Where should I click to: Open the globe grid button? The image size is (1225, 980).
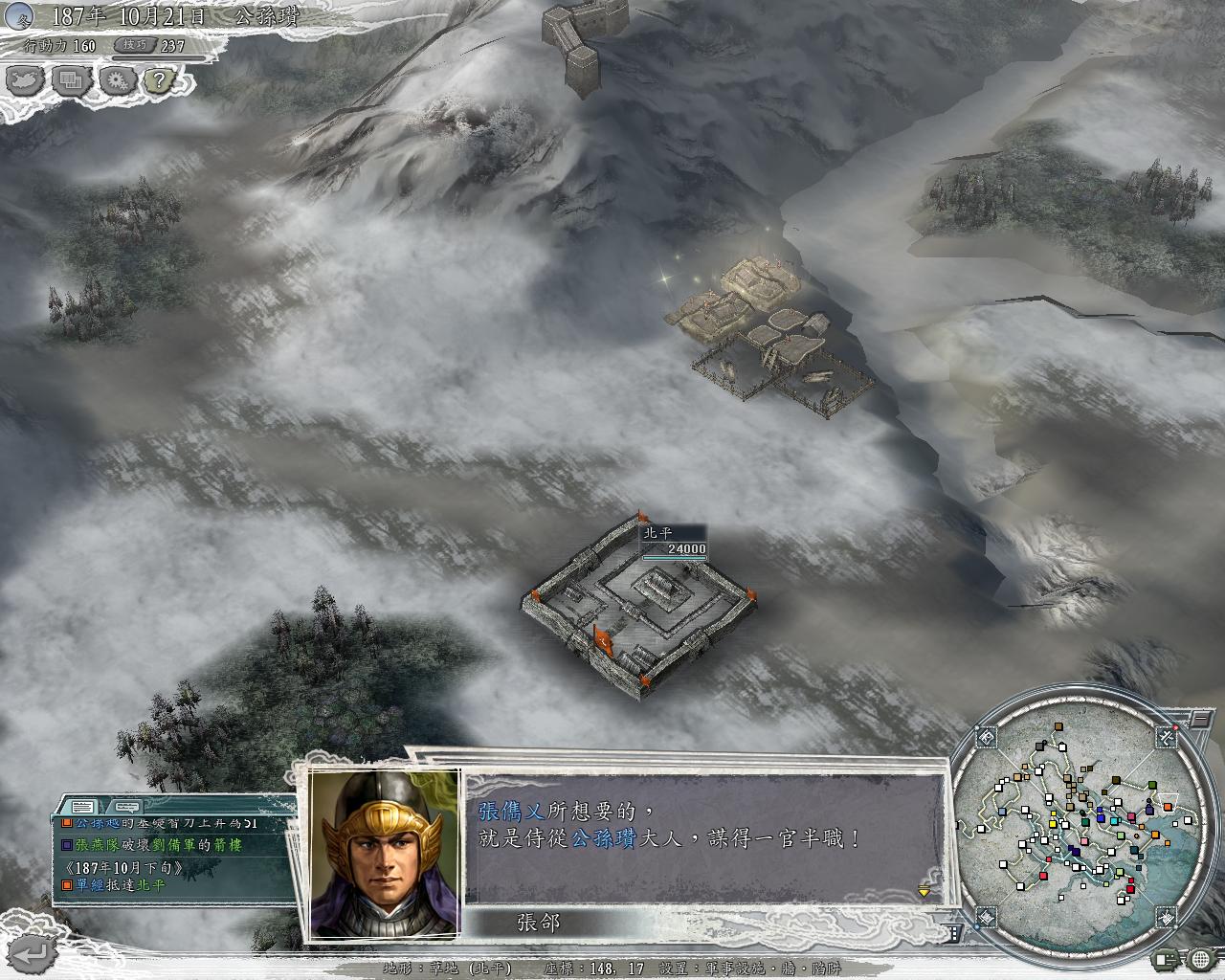tap(1201, 958)
